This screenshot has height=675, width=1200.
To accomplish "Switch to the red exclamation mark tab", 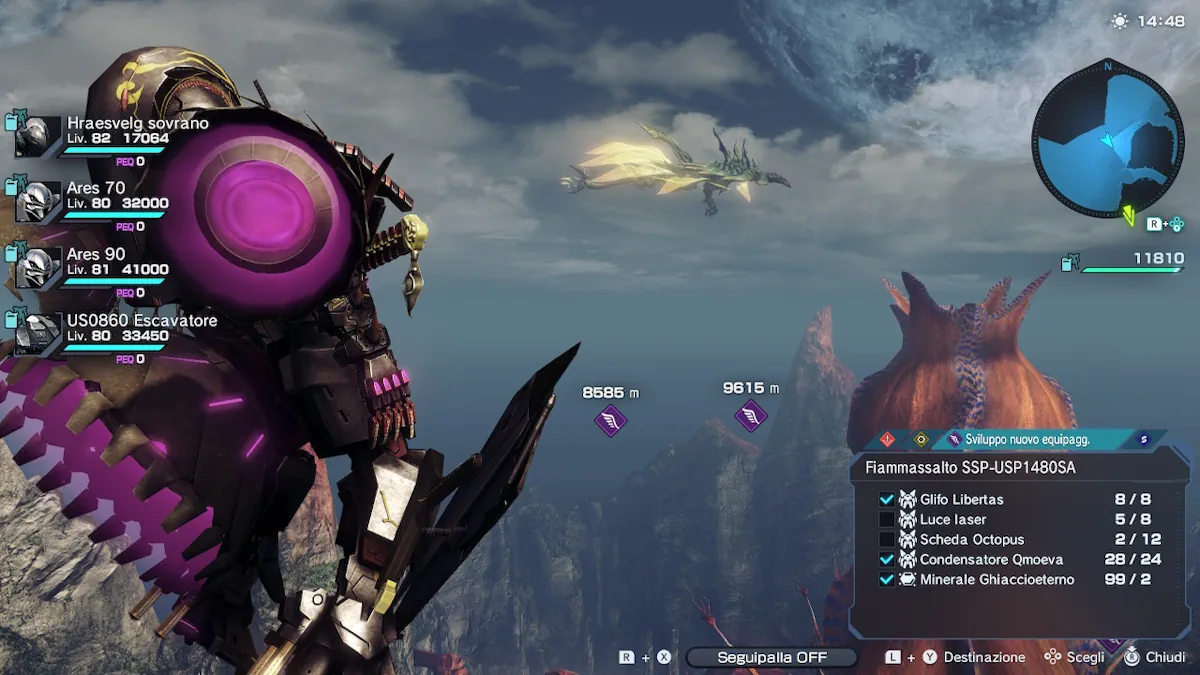I will point(888,439).
